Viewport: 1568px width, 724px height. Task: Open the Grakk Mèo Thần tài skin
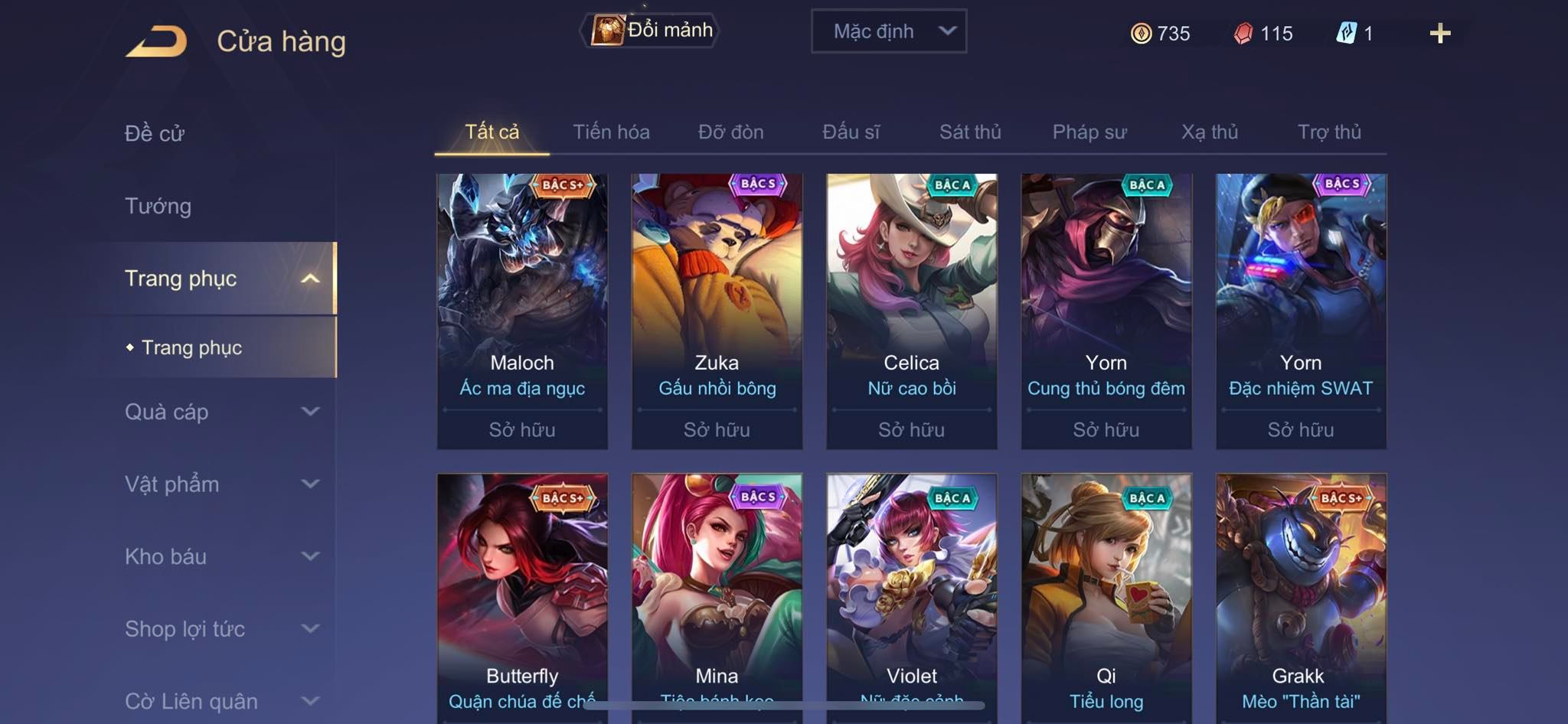click(1301, 597)
